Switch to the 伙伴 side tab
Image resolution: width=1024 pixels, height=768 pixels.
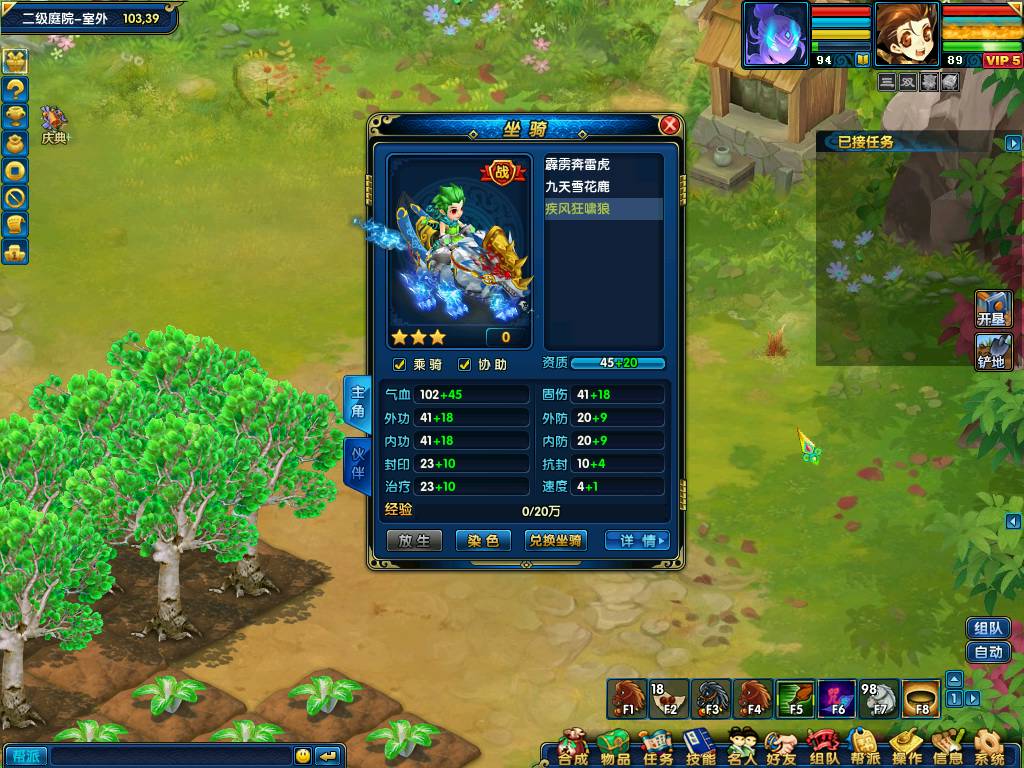[357, 462]
